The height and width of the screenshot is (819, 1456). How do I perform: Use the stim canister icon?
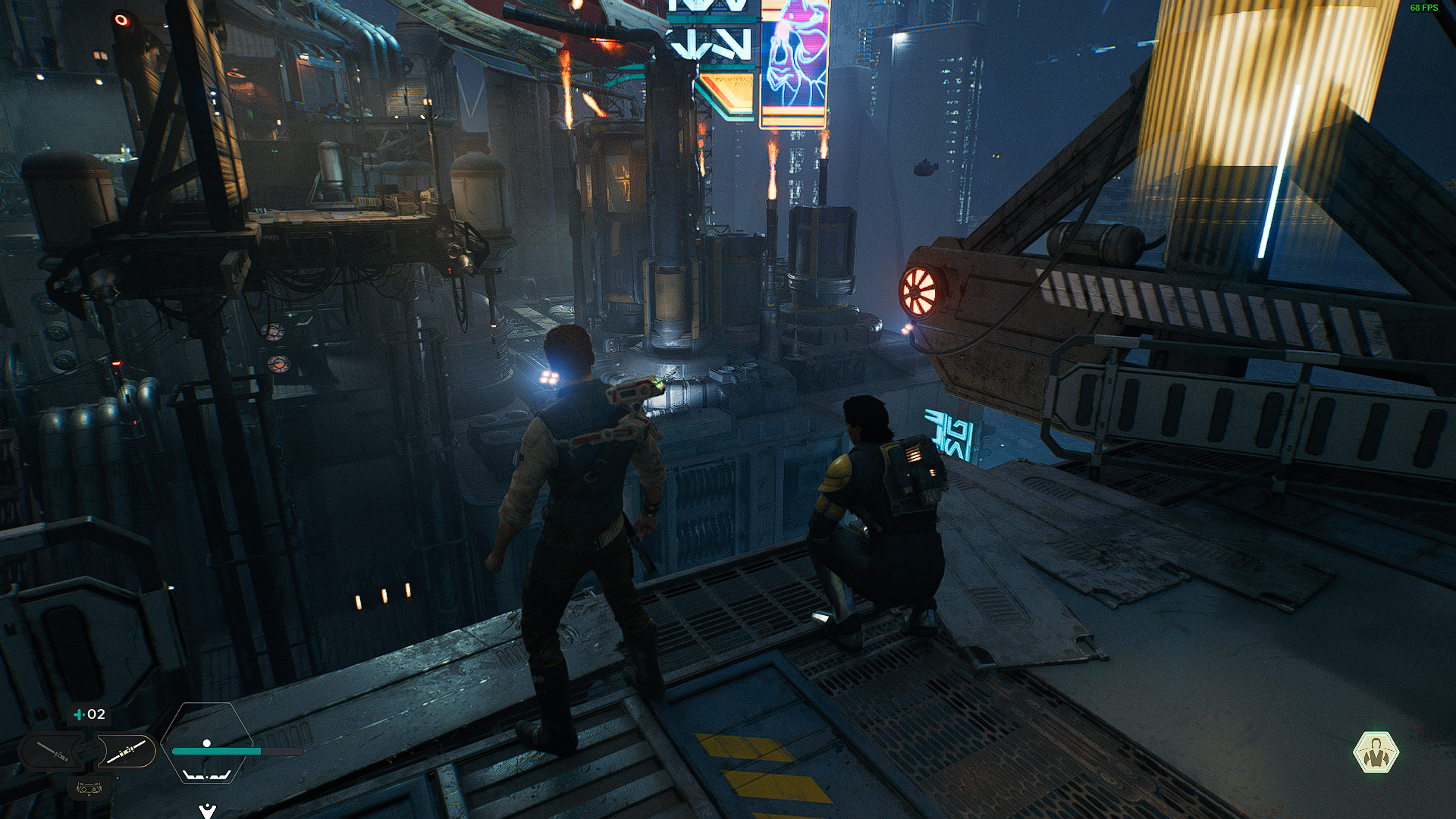(x=79, y=714)
